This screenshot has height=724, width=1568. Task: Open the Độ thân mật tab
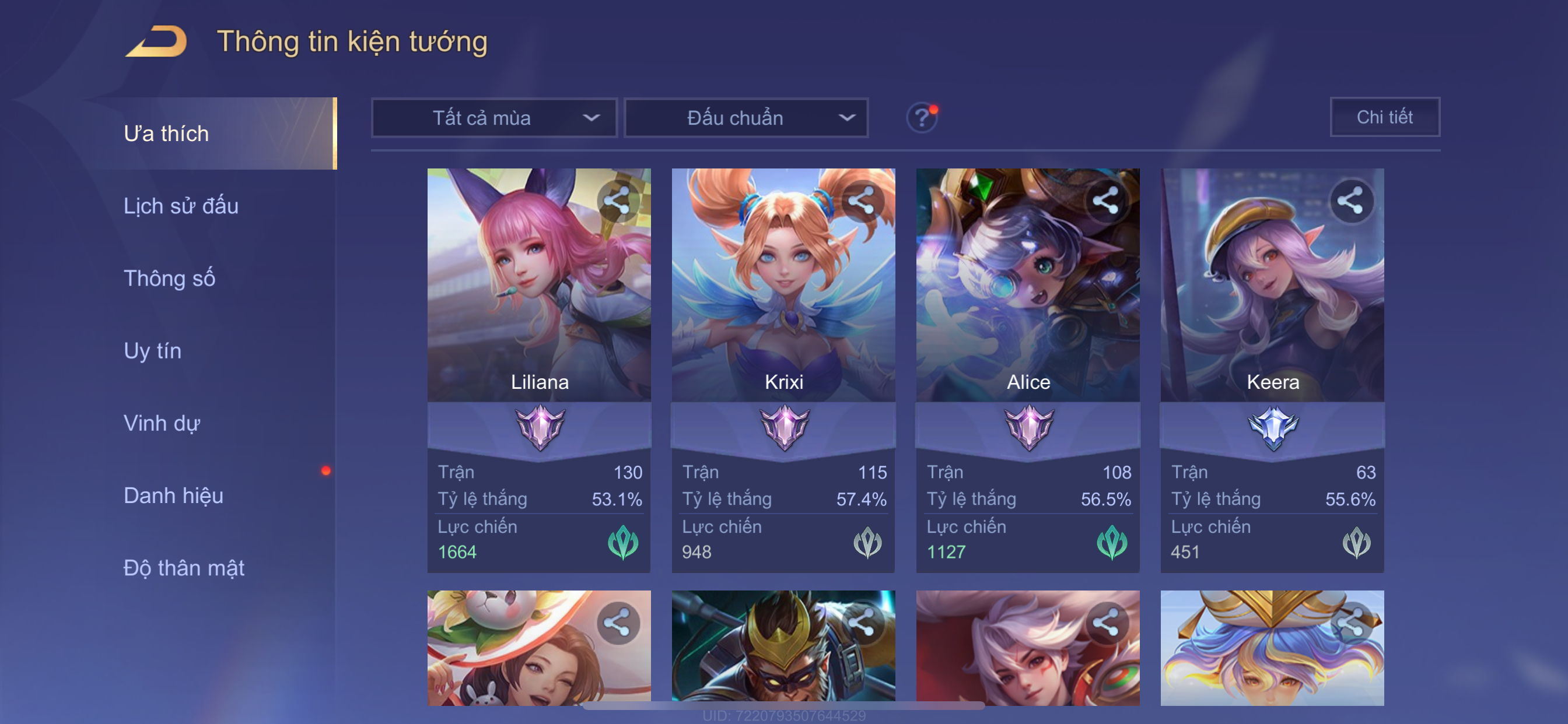click(184, 568)
